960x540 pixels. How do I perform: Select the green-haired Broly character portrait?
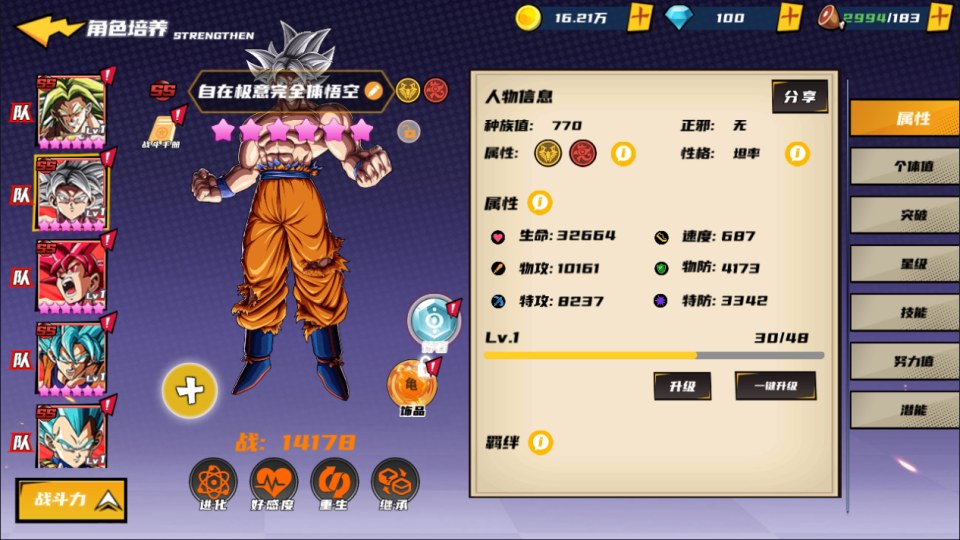point(71,111)
